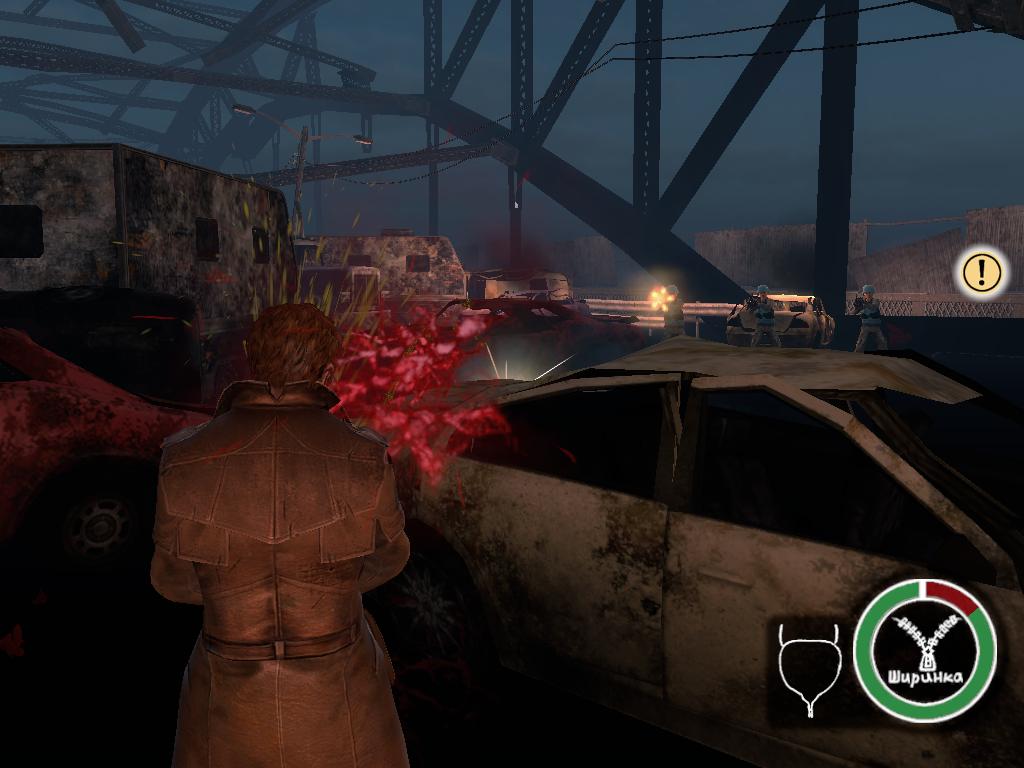The image size is (1024, 768).
Task: Click the yellow exclamation mark alert icon
Action: click(x=981, y=272)
